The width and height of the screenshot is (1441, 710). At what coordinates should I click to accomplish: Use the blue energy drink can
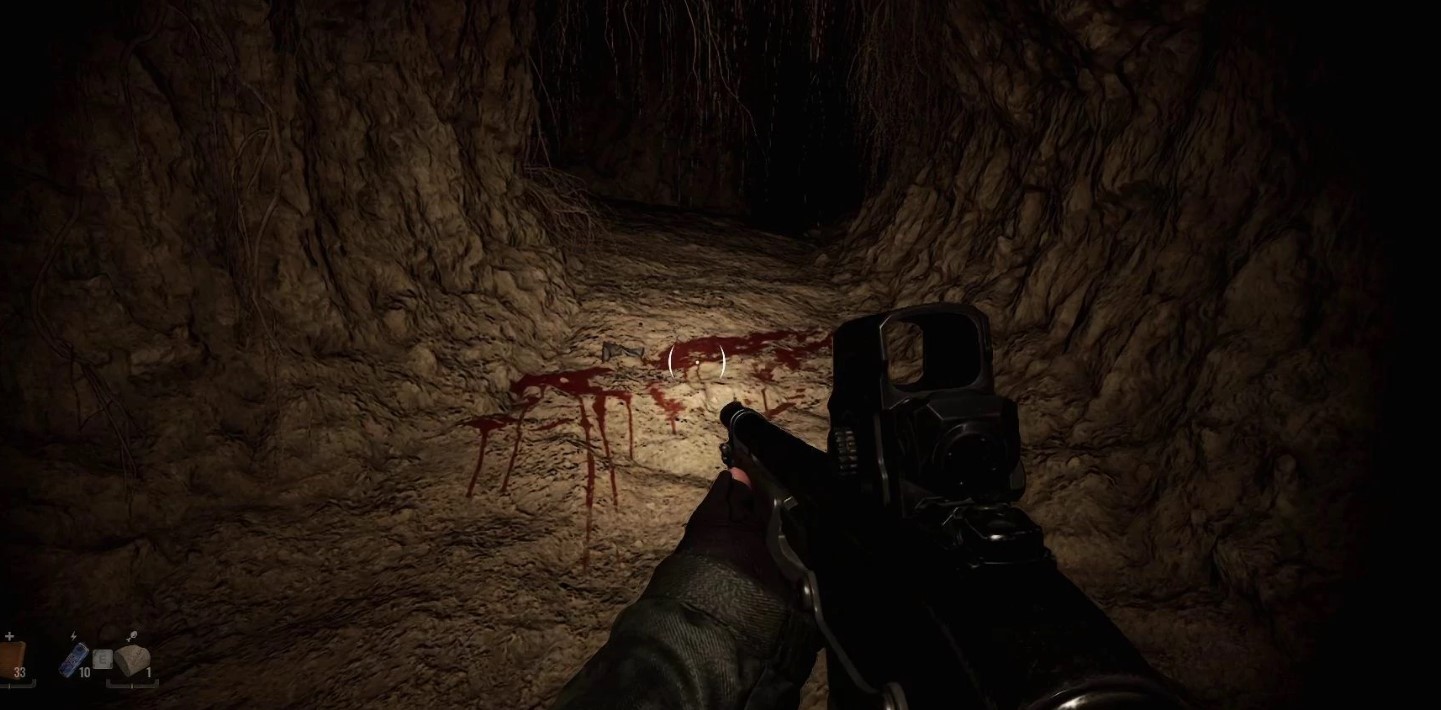pyautogui.click(x=74, y=659)
